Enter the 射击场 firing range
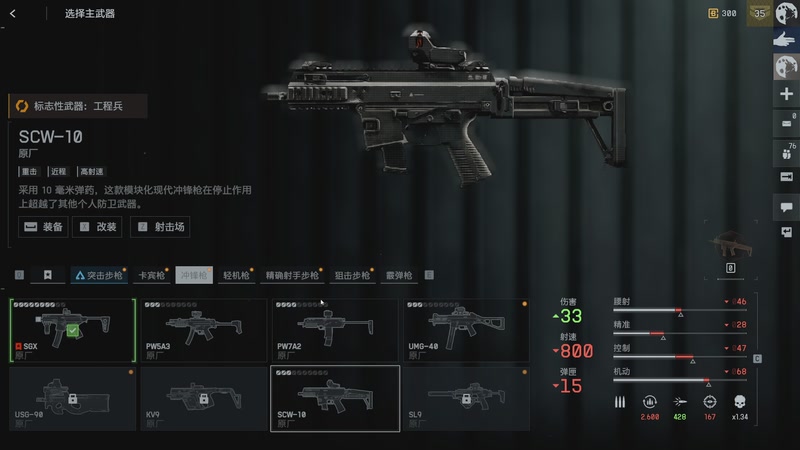 click(160, 227)
